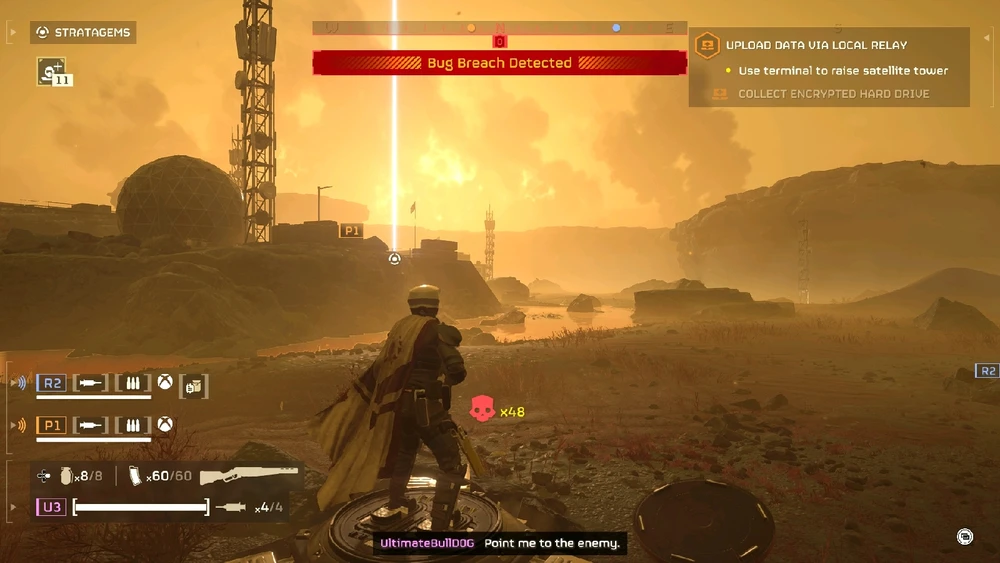Click the squadmate R2 name tag
This screenshot has width=1000, height=563.
tap(51, 383)
